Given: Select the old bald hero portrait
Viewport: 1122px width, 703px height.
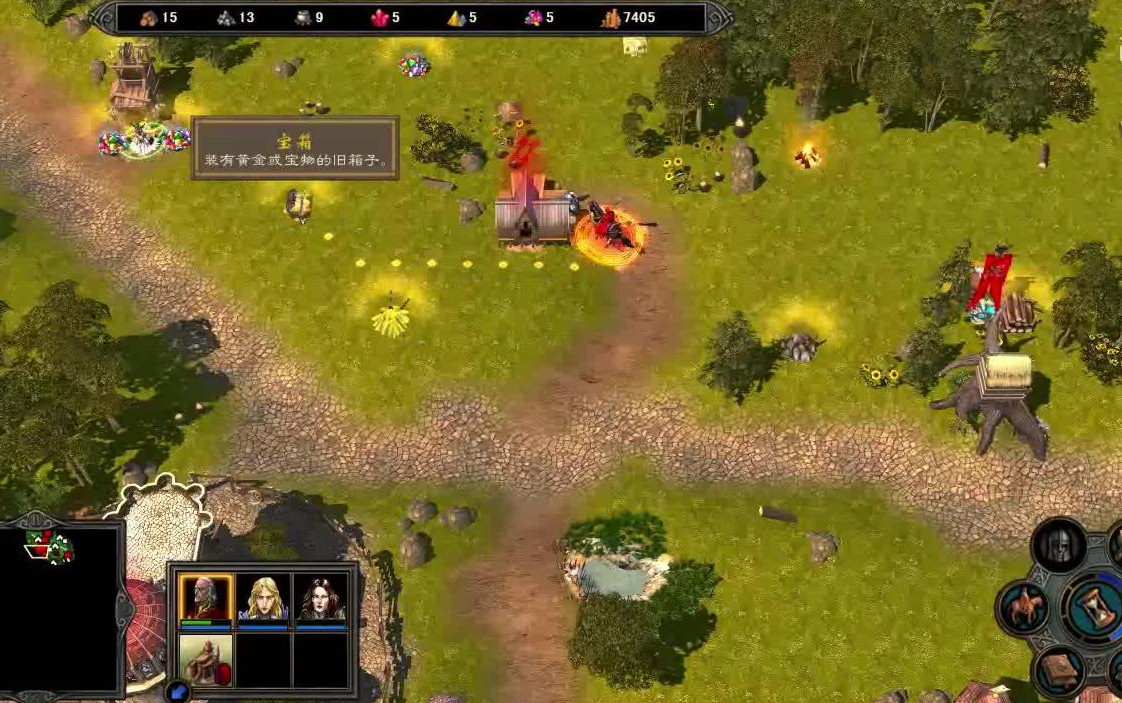Looking at the screenshot, I should tap(206, 598).
